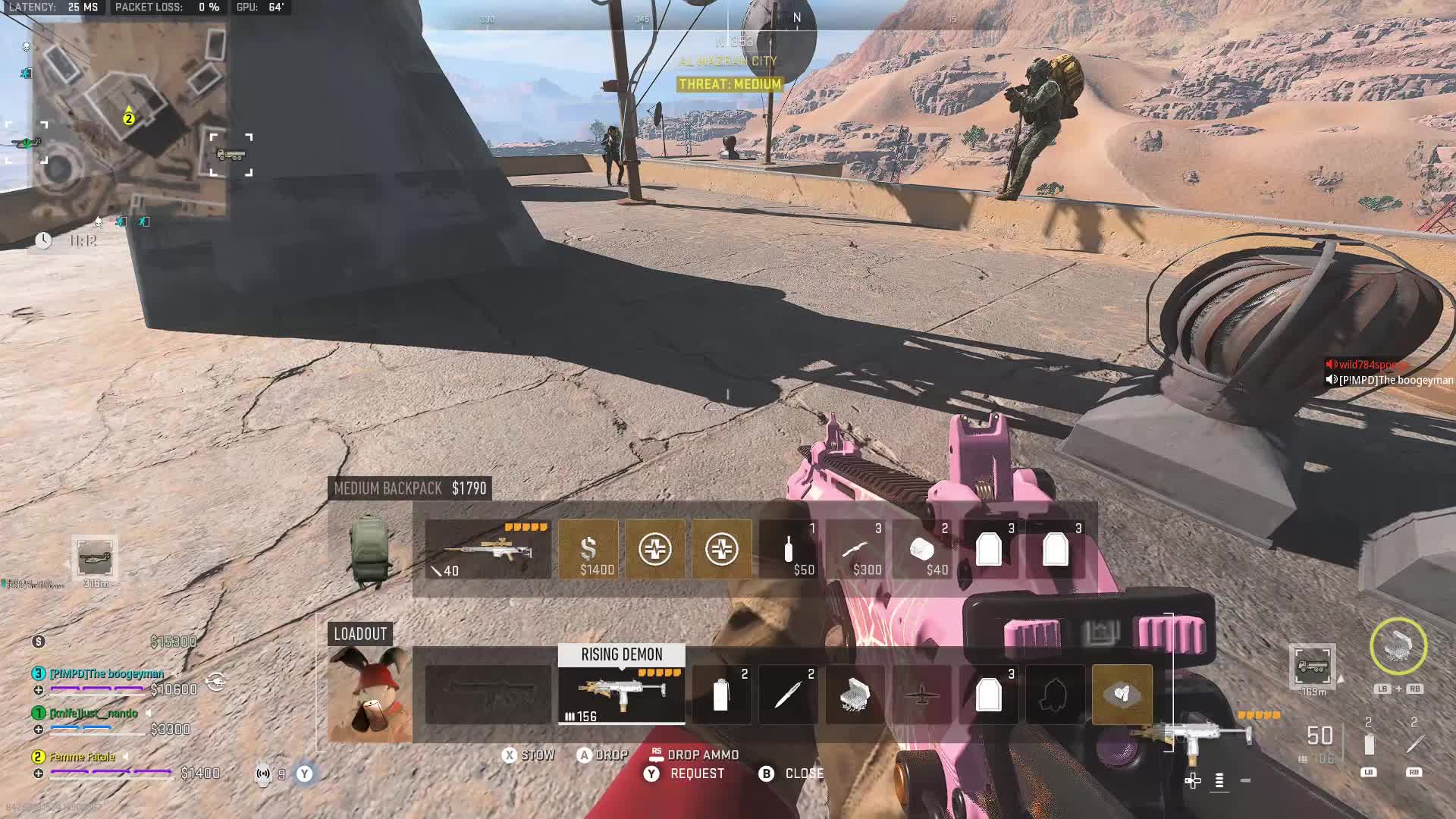Select the $40 white roll item

[x=922, y=549]
